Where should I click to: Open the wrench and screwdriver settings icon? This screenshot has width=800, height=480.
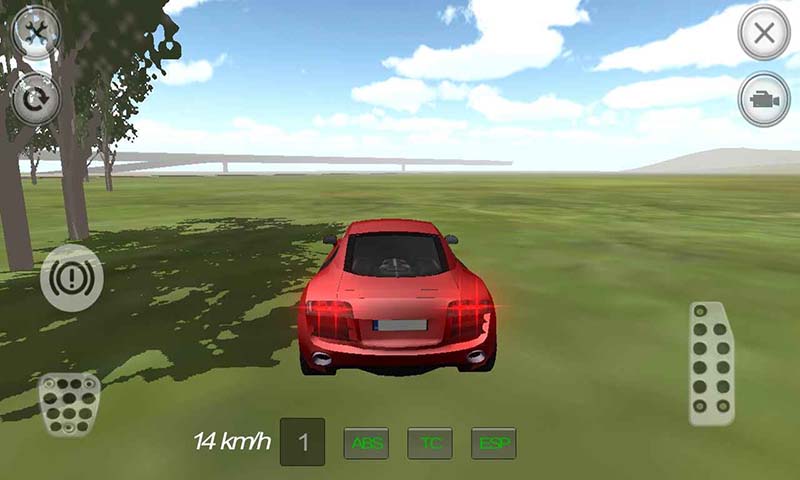36,34
